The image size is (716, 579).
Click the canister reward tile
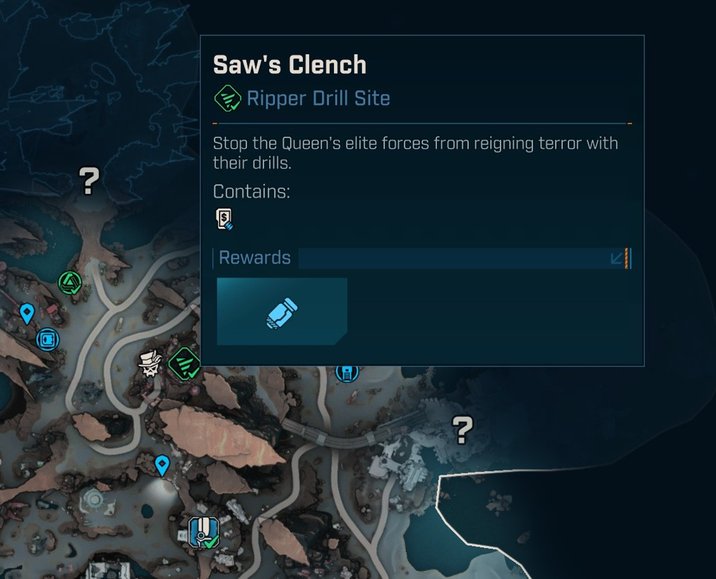(282, 312)
